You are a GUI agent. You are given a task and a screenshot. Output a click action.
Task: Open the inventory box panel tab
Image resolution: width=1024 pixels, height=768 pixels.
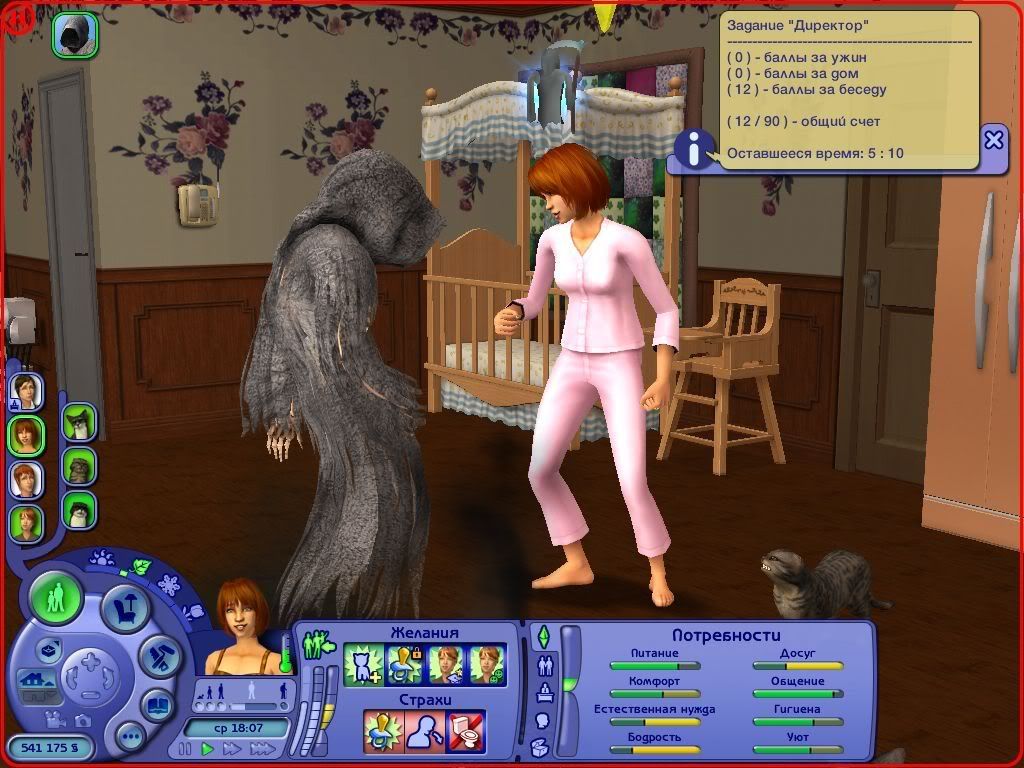click(542, 746)
